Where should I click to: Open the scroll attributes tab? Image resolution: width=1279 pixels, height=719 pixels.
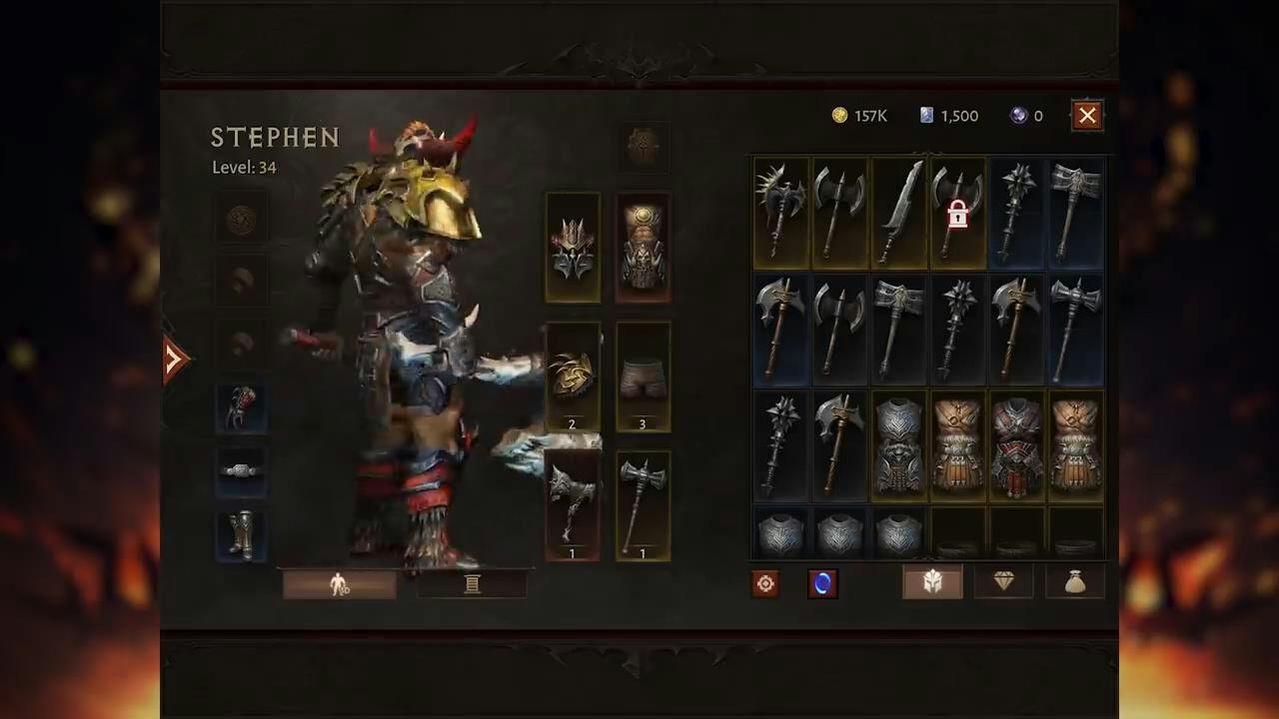[x=472, y=584]
